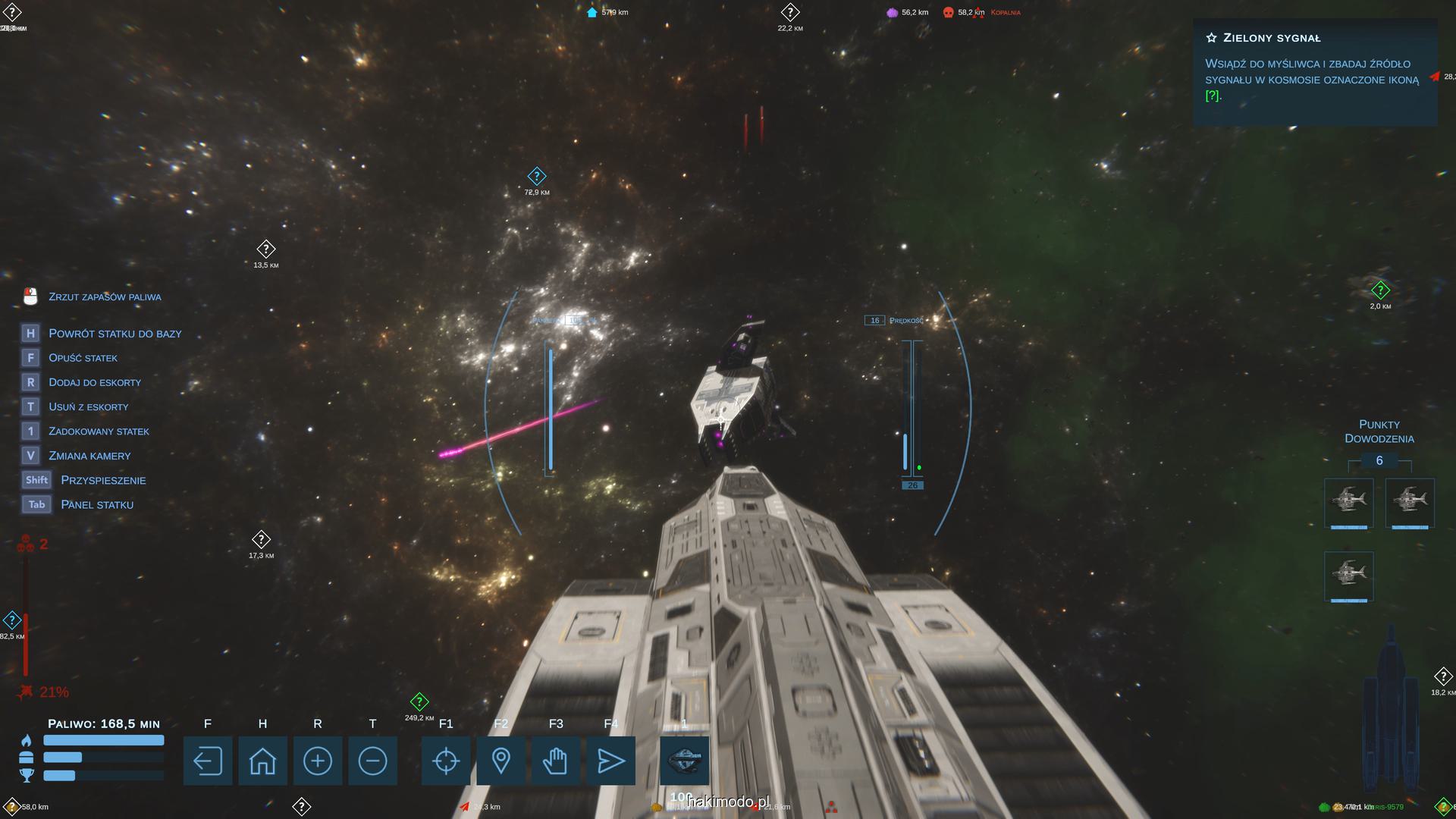1456x819 pixels.
Task: Activate the crosshair target command
Action: pyautogui.click(x=446, y=761)
